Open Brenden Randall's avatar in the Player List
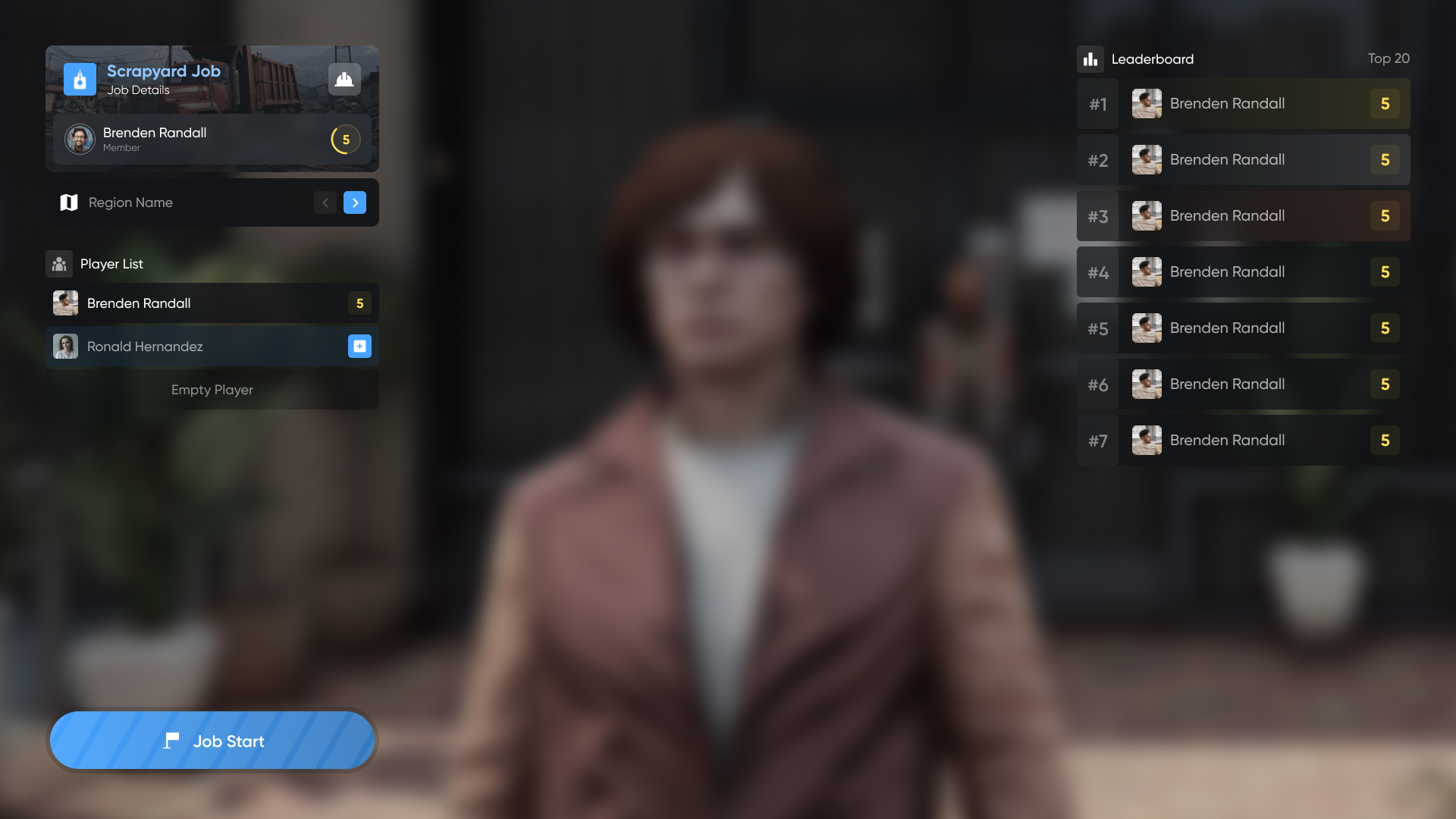This screenshot has height=819, width=1456. [x=65, y=303]
